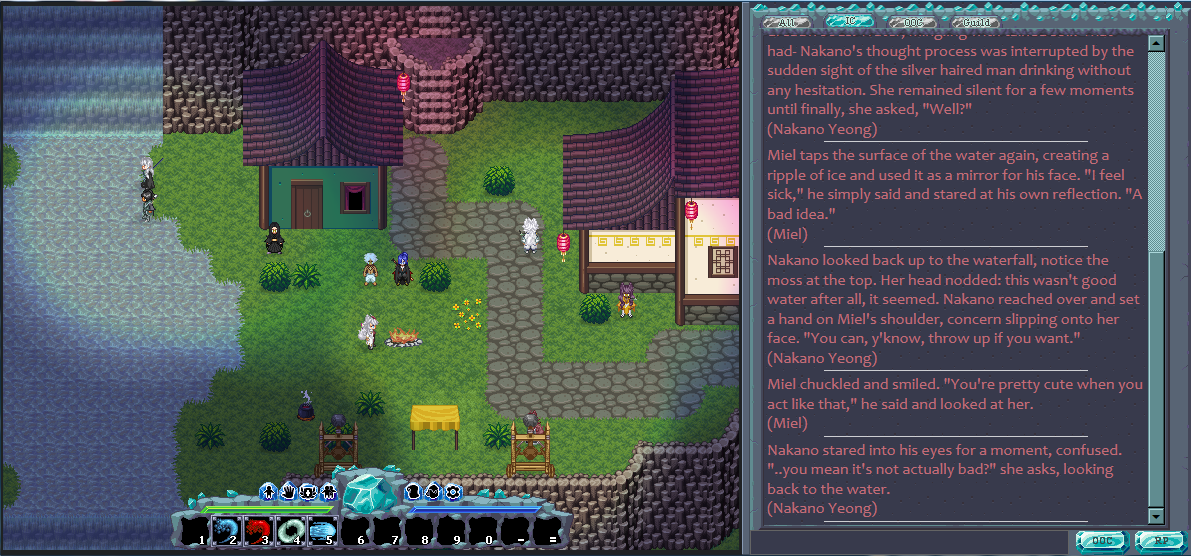Select the IC chat tab
The width and height of the screenshot is (1191, 556).
(849, 21)
